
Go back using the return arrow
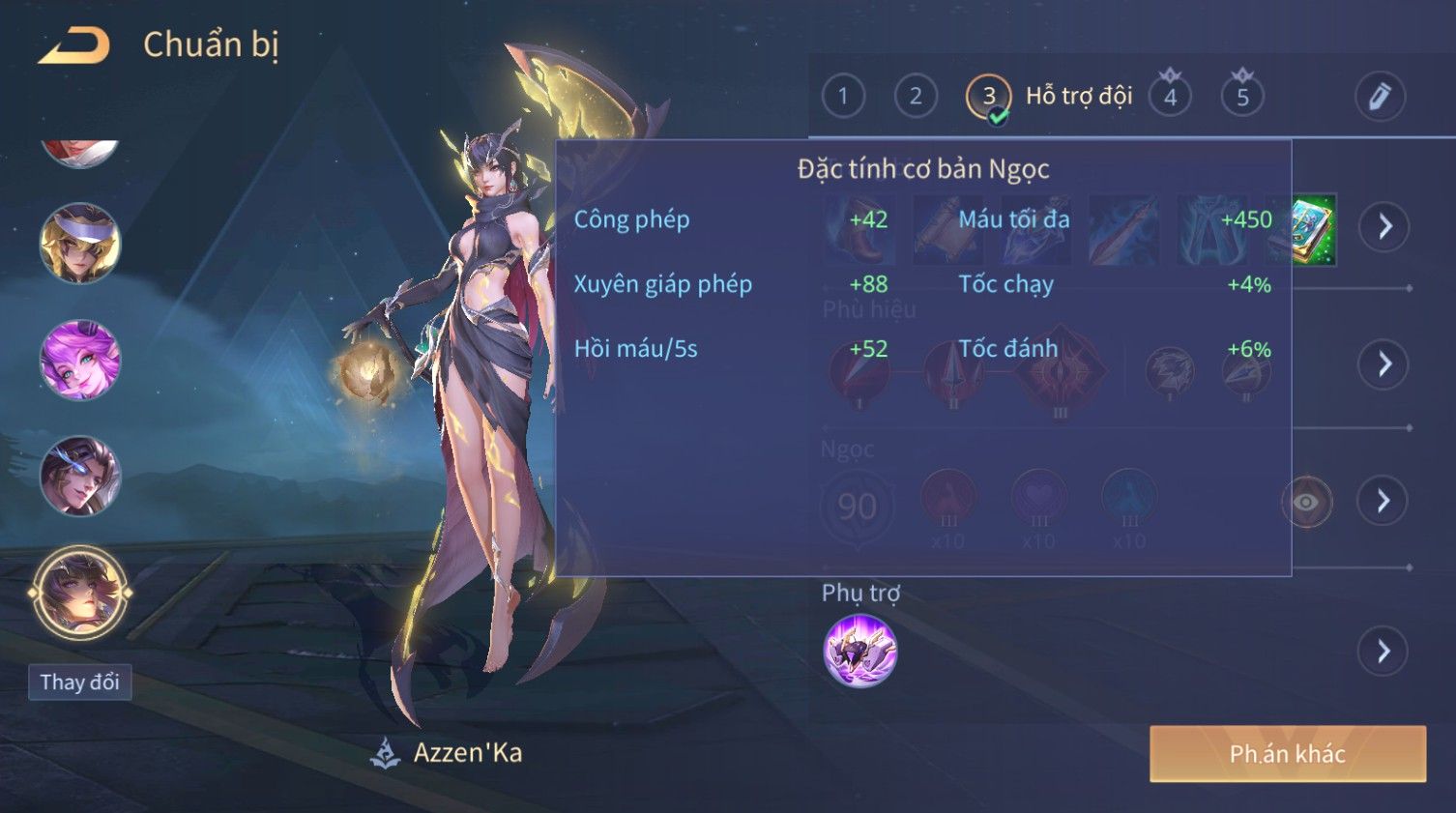click(x=74, y=45)
